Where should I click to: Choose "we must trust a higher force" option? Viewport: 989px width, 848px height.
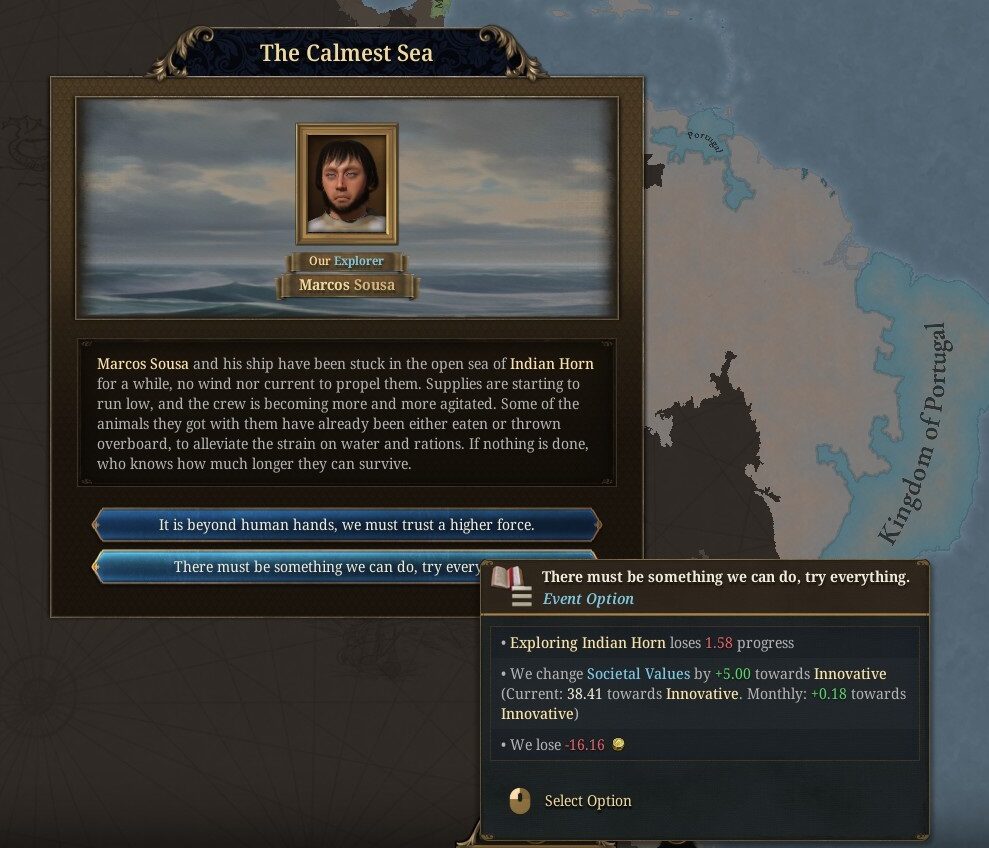point(346,524)
